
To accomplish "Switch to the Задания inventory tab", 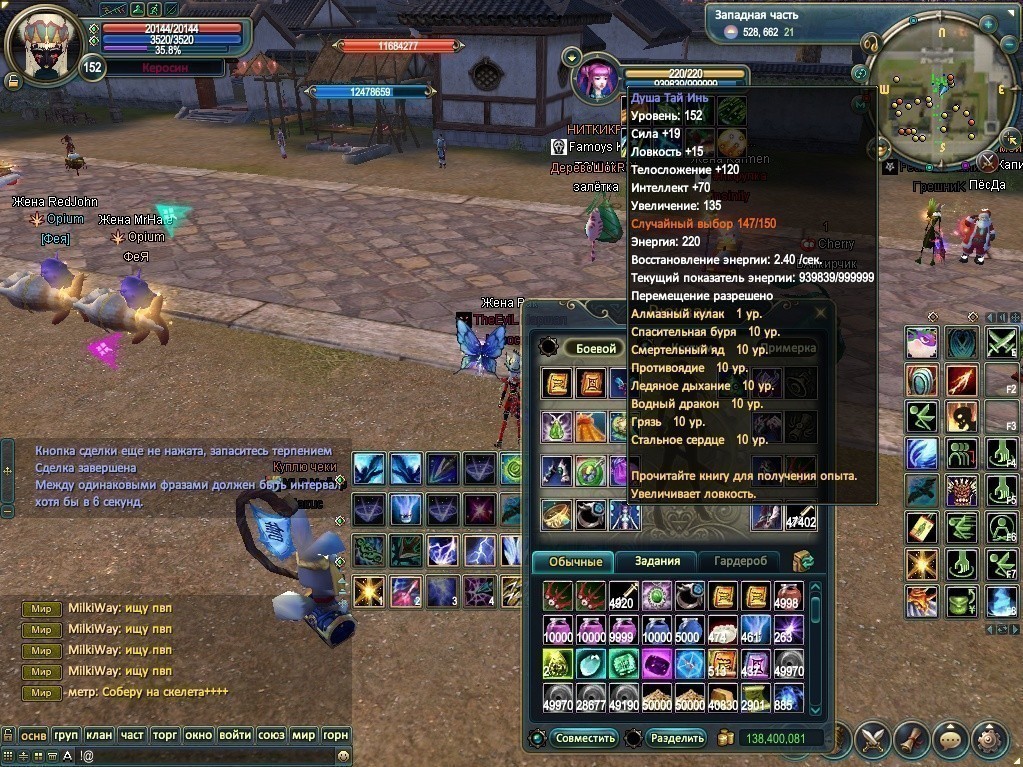I will click(657, 561).
